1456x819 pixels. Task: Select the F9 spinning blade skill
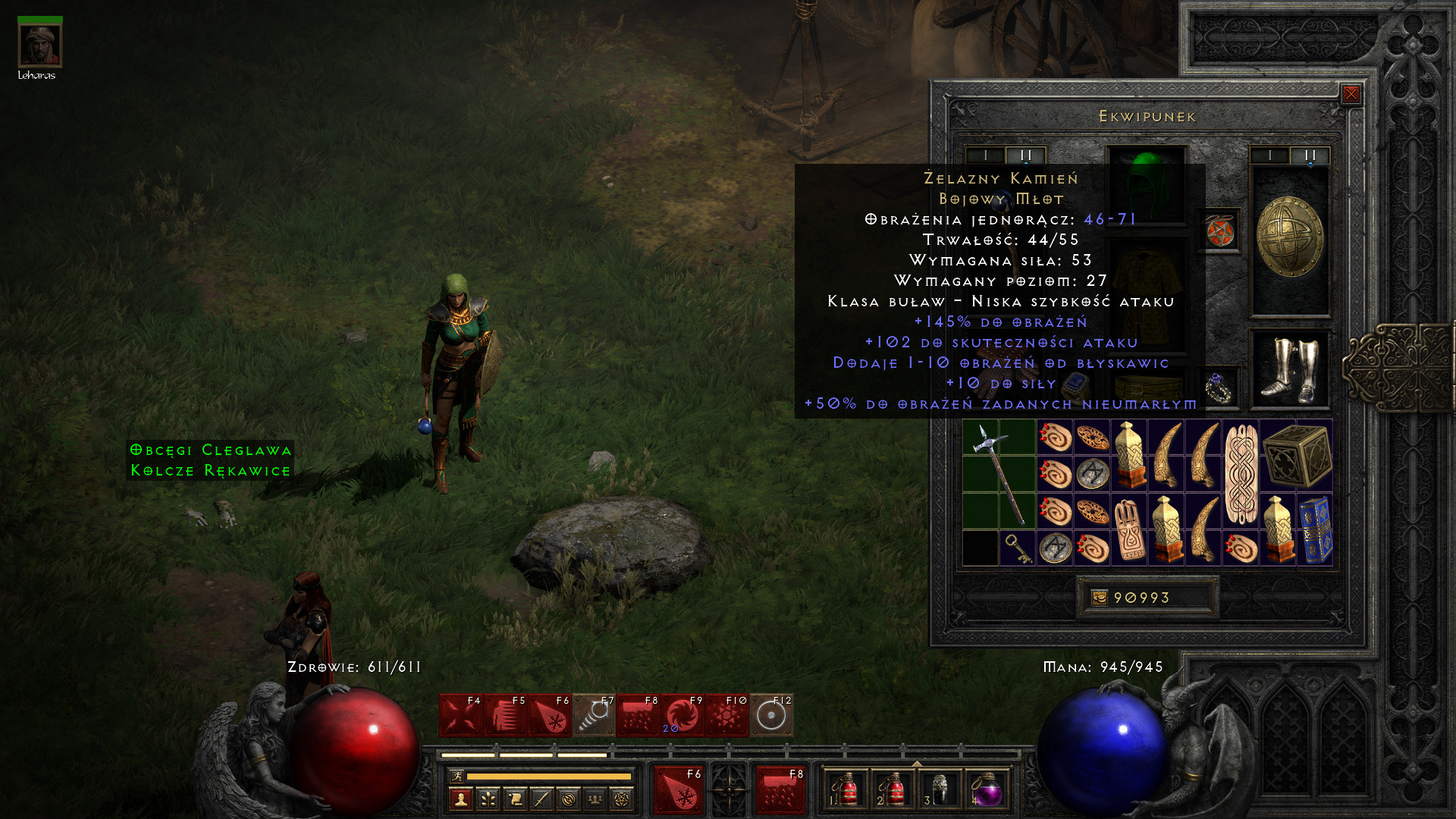(682, 715)
